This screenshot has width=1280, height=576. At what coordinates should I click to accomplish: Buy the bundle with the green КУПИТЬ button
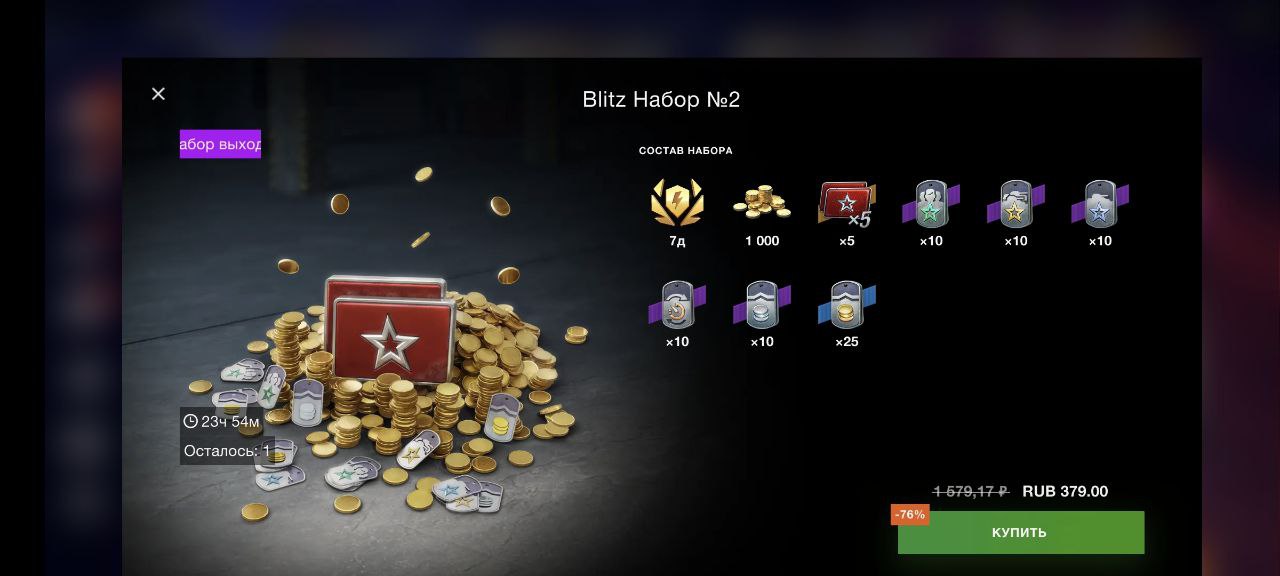pos(1020,532)
